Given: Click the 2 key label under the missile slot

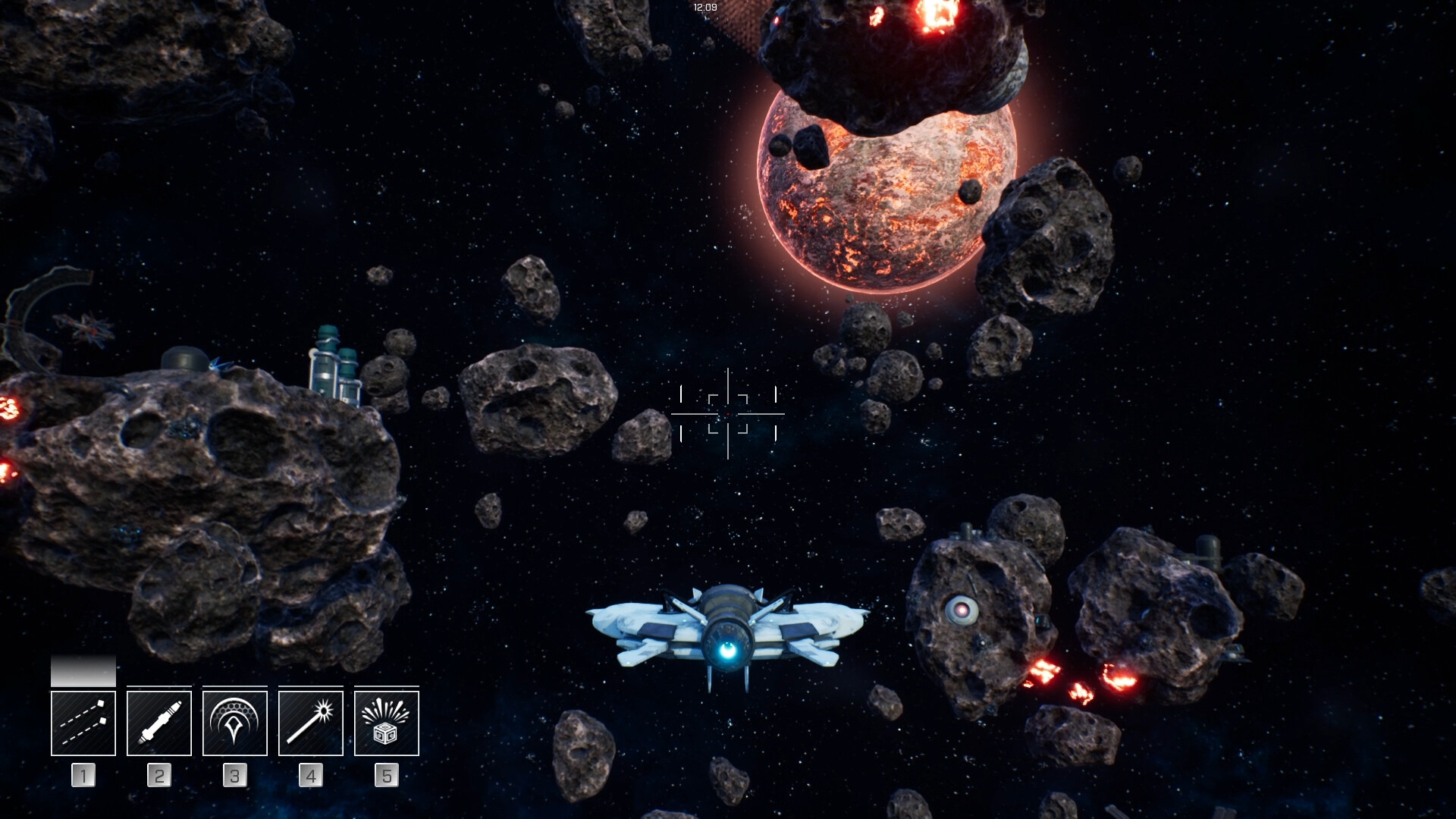Looking at the screenshot, I should click(x=158, y=775).
